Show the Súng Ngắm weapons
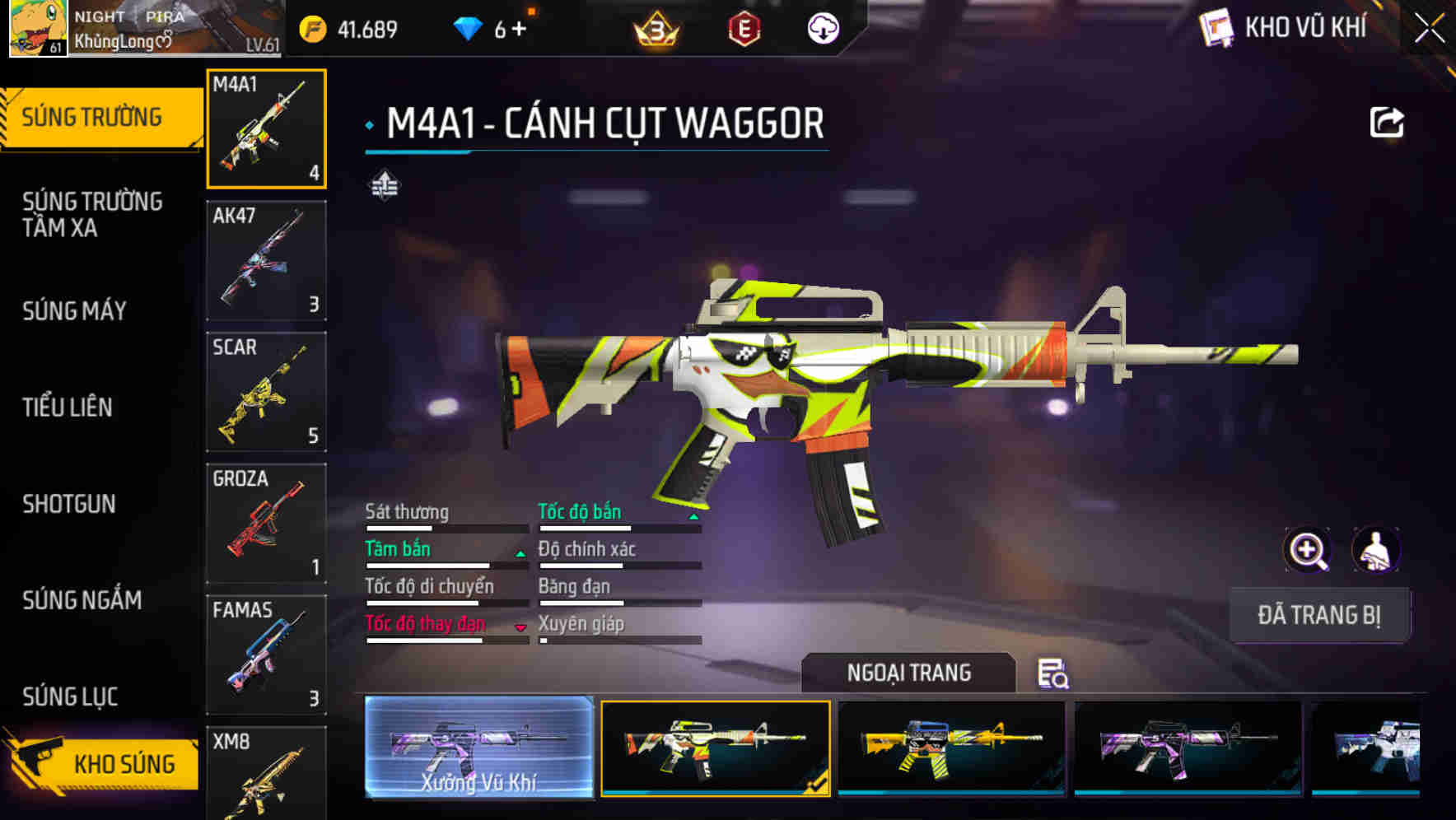Screen dimensions: 1456x820 (82, 600)
